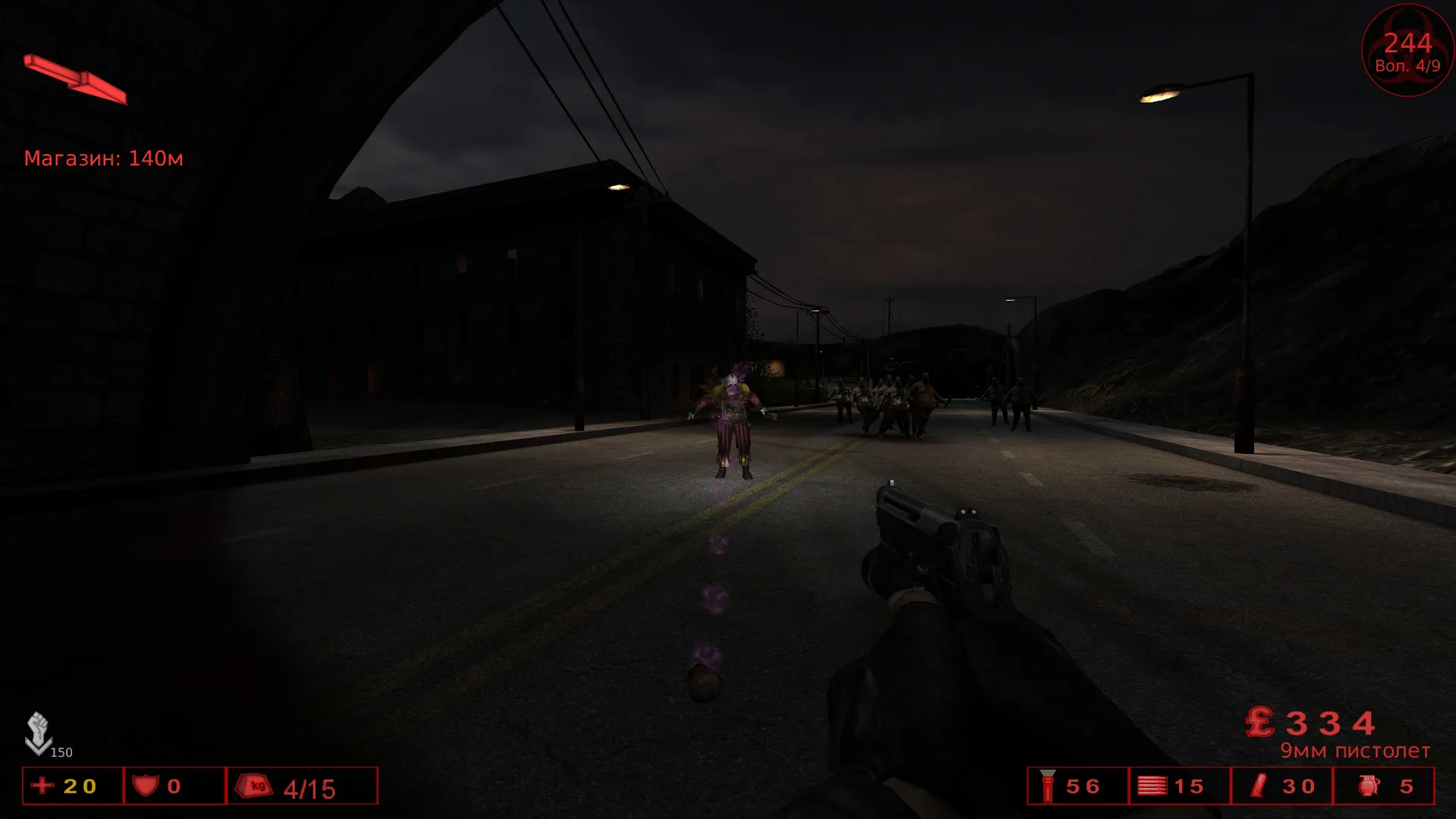Select the perk fist icon
Screen dimensions: 1456x819
[x=38, y=732]
